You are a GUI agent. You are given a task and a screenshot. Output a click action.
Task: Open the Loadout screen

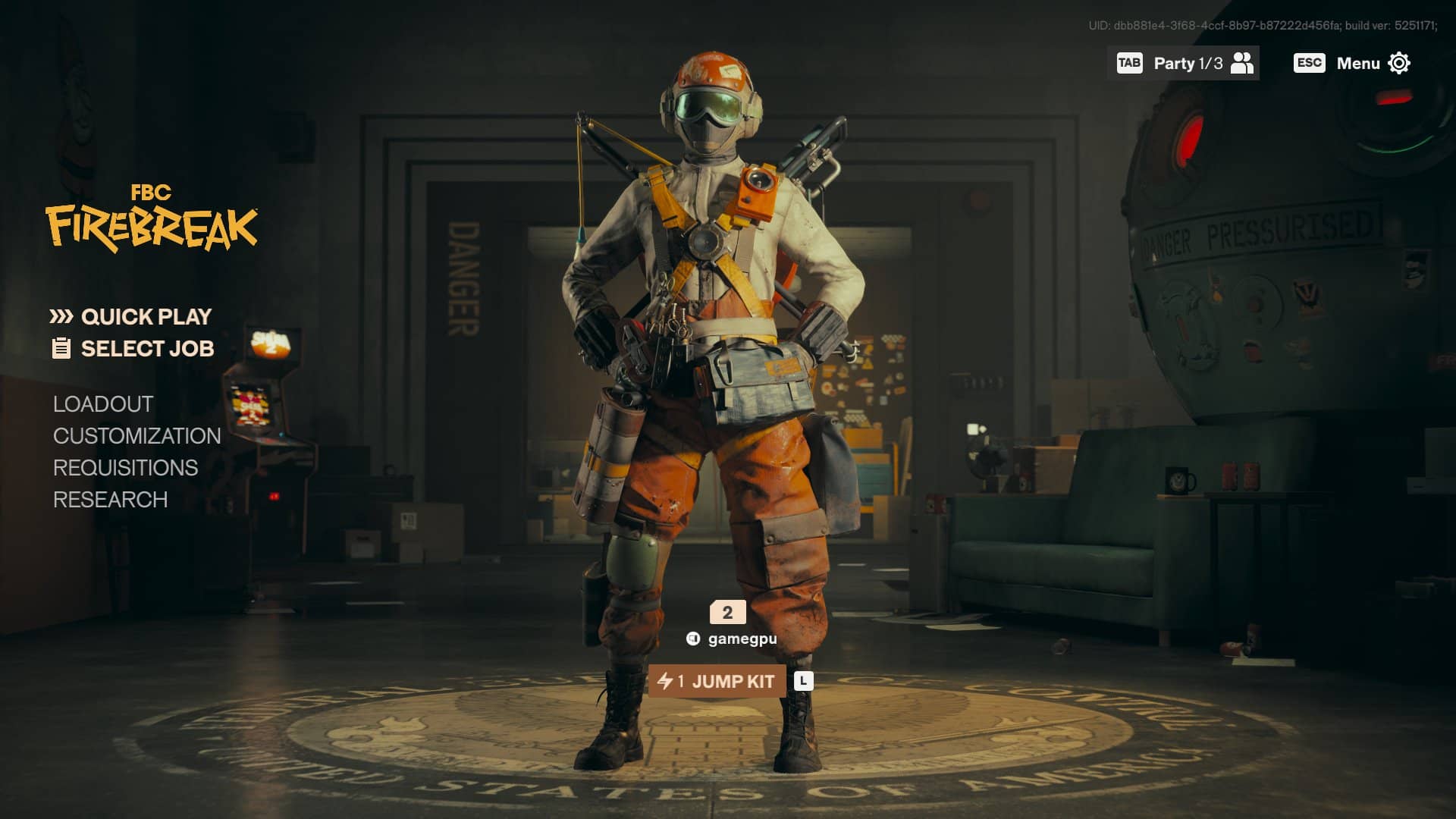[103, 404]
